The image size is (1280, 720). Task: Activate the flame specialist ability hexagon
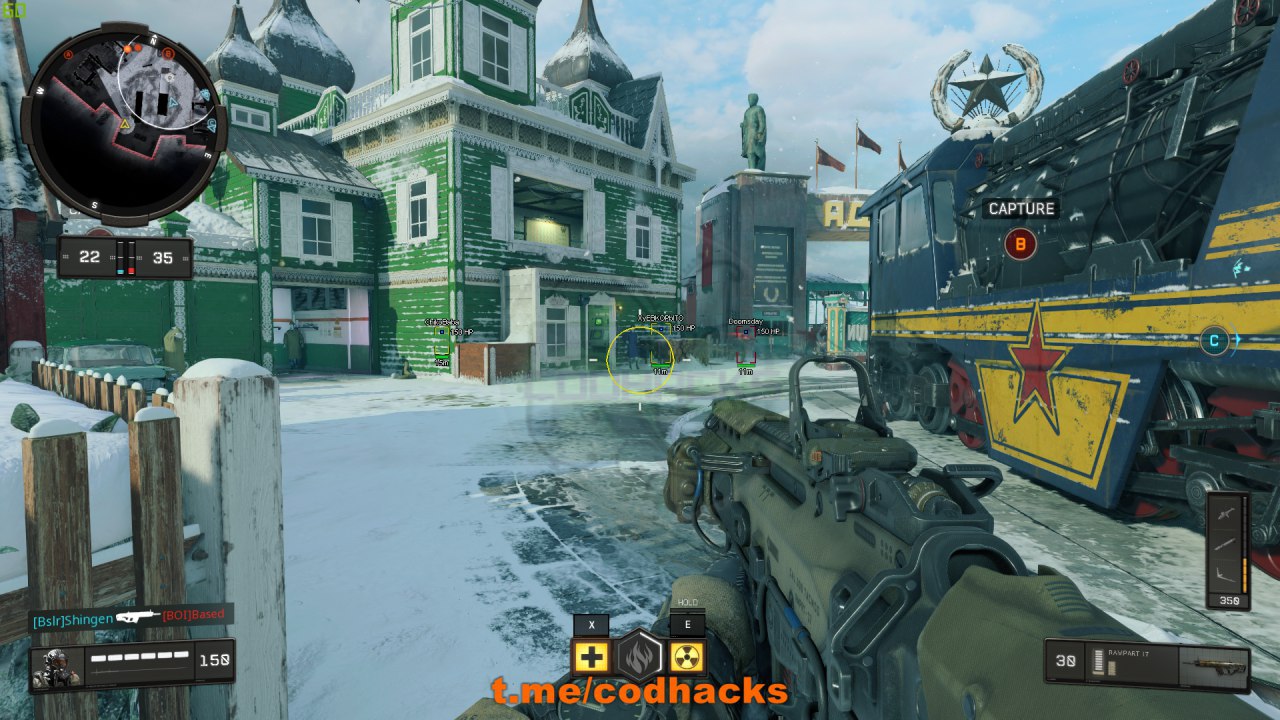pyautogui.click(x=639, y=657)
